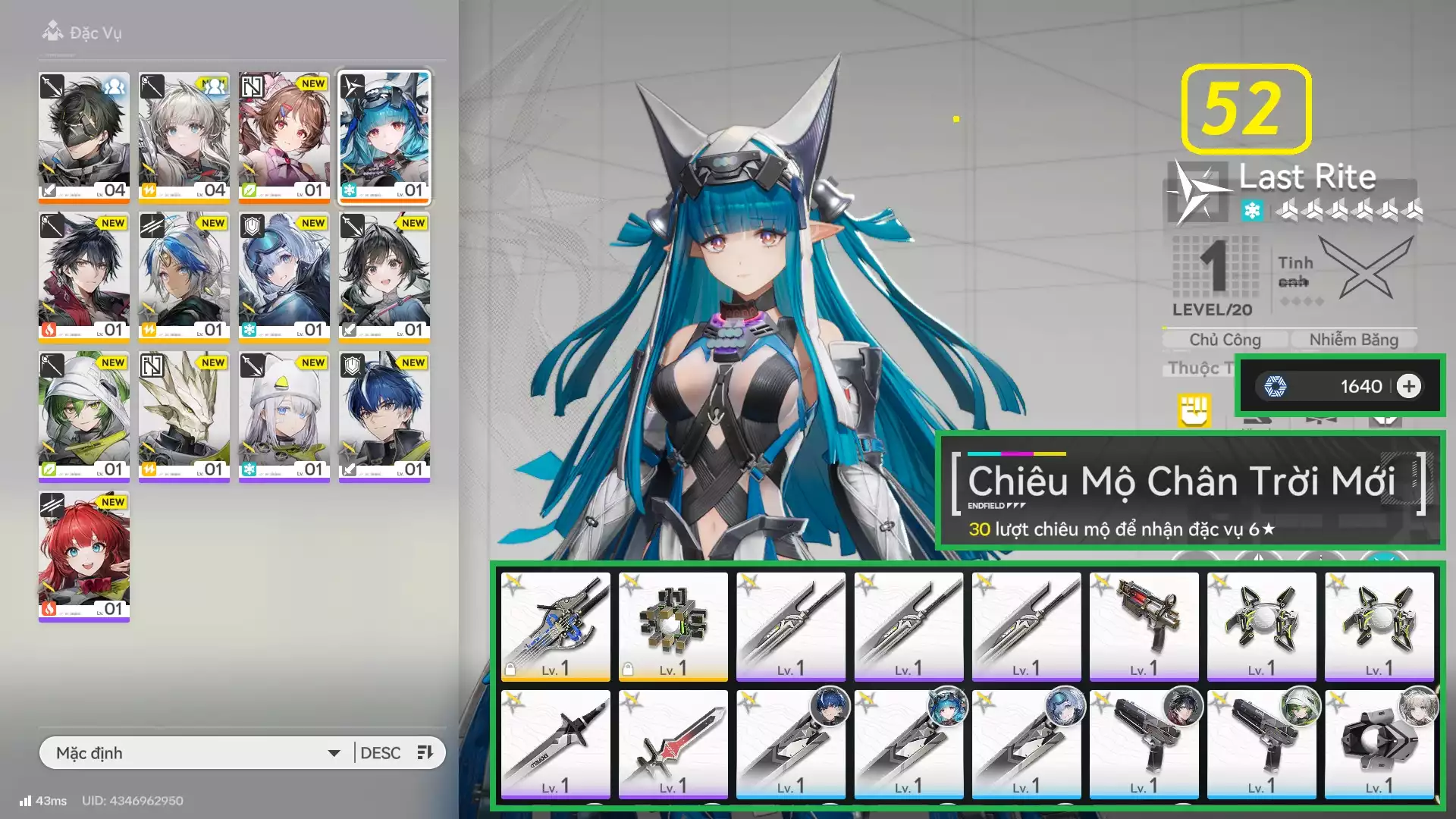Viewport: 1456px width, 819px height.
Task: Select the brown-haired girl operator with hair clip
Action: pyautogui.click(x=284, y=136)
